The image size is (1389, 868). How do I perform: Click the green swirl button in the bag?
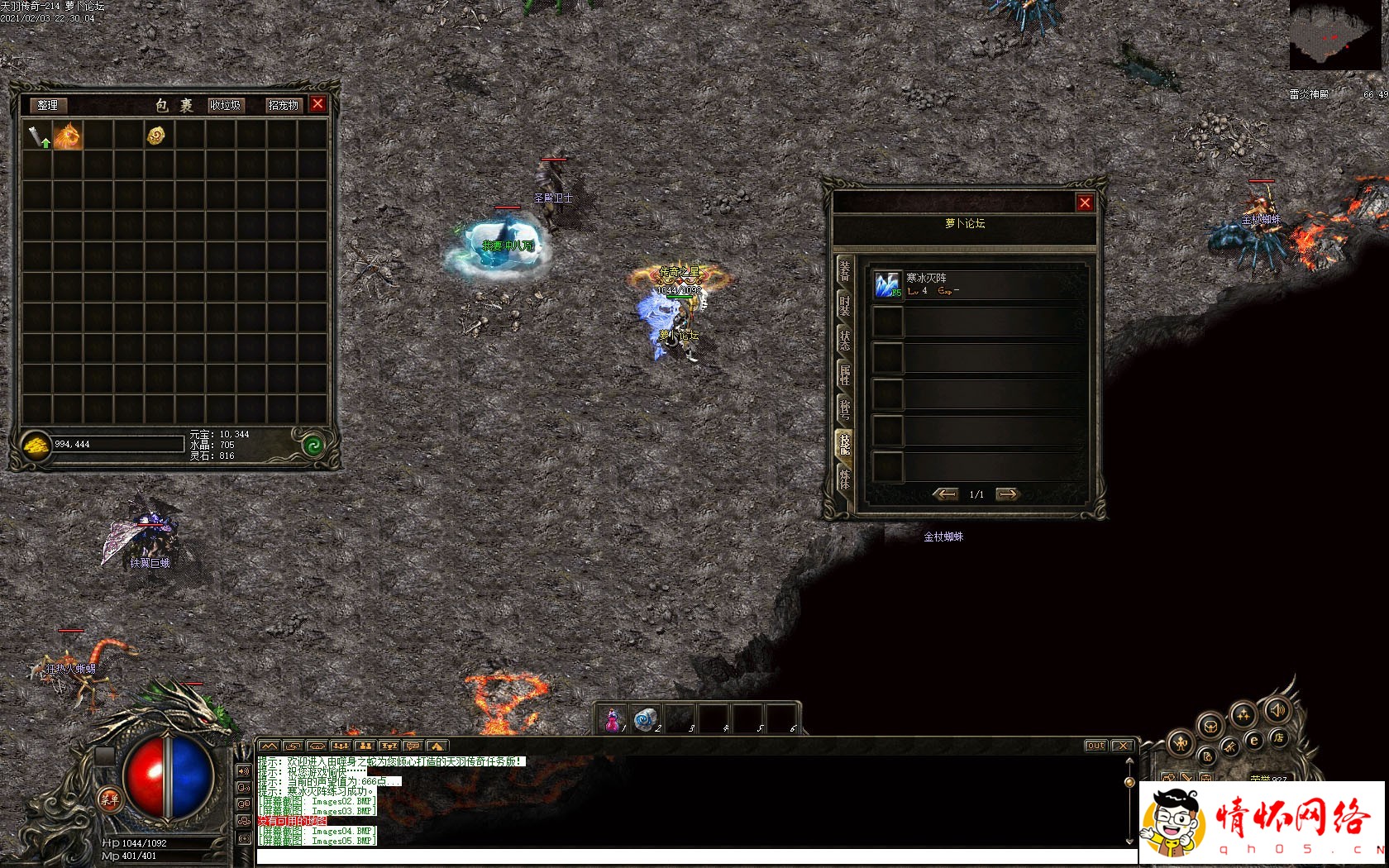(x=313, y=446)
